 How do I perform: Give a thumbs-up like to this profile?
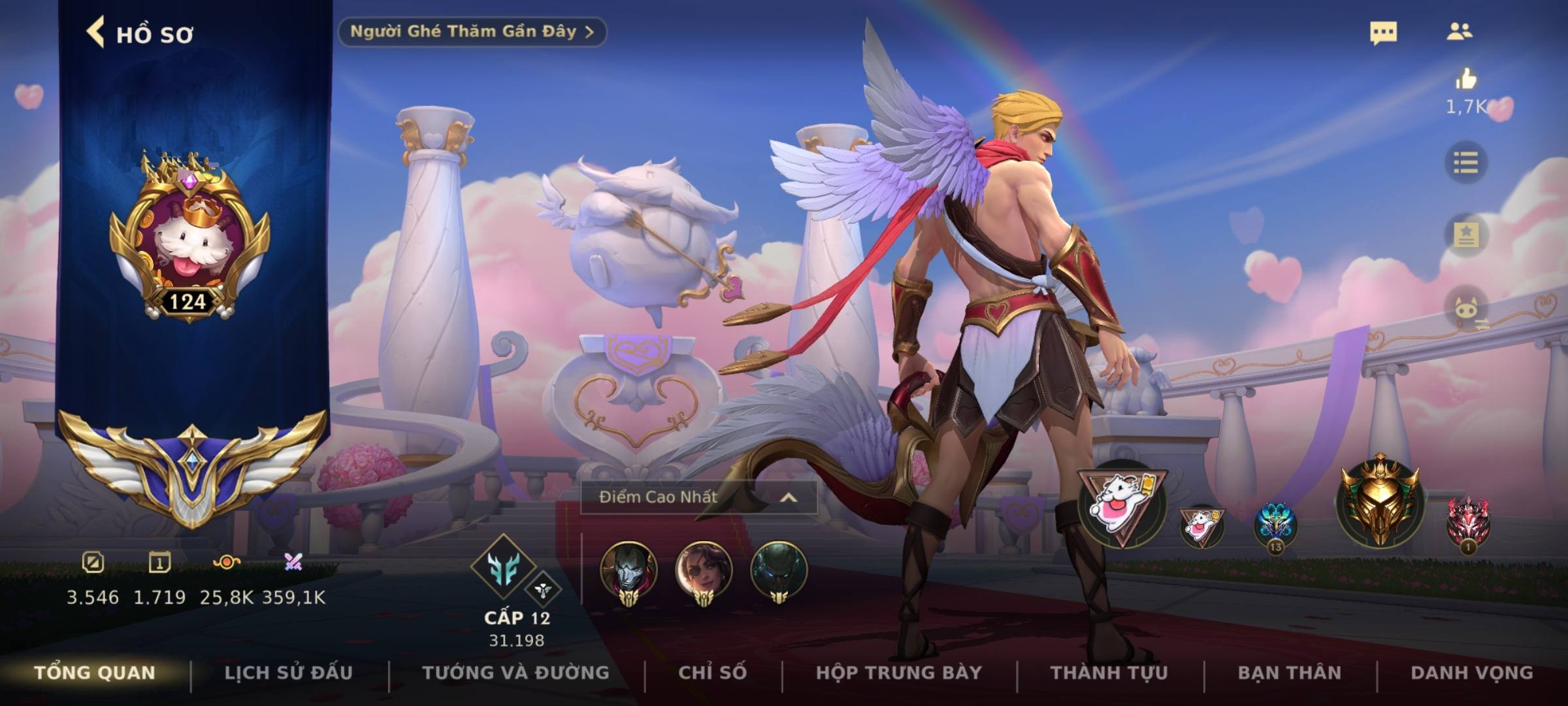[x=1465, y=80]
